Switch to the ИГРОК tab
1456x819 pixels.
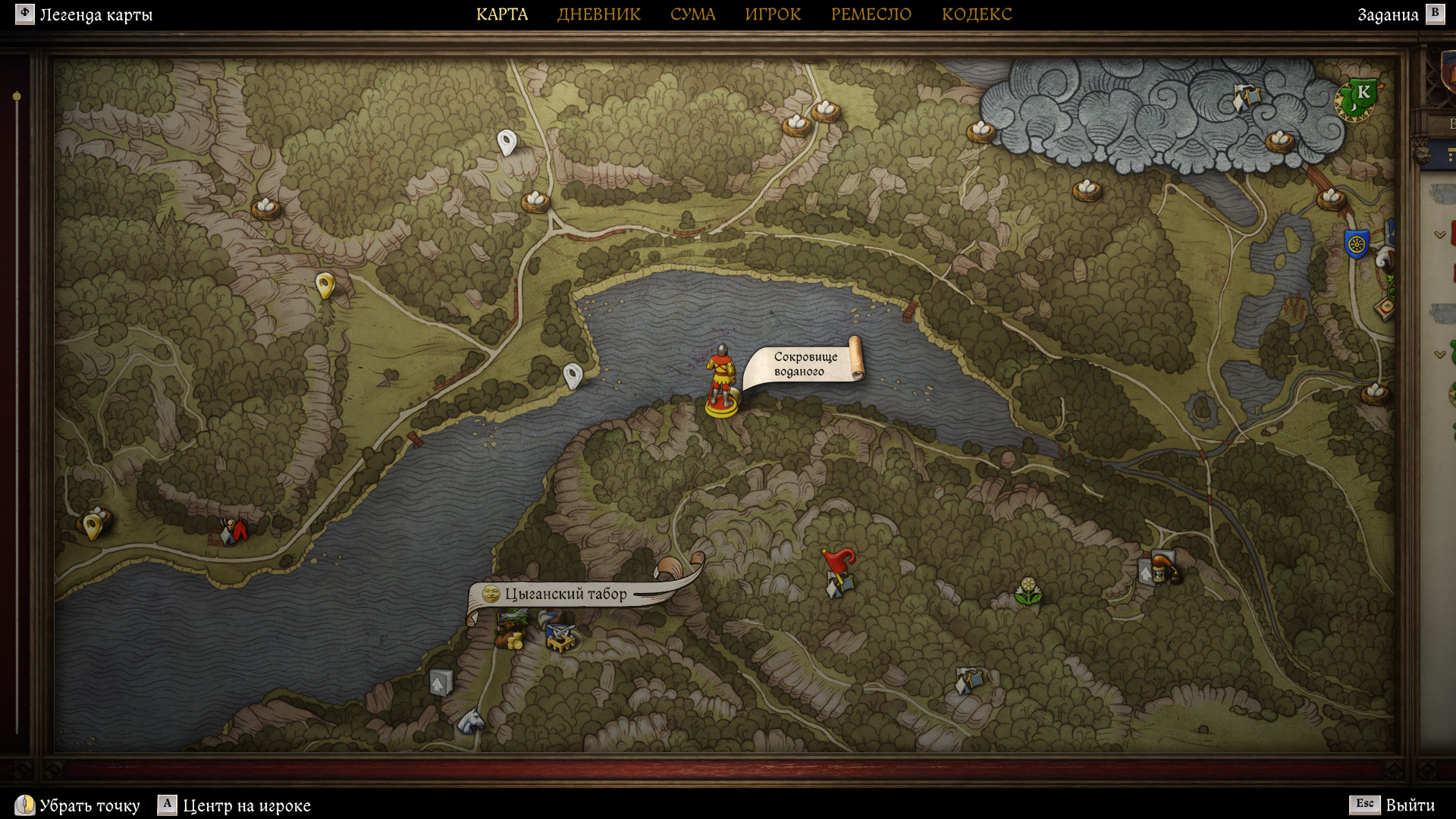pyautogui.click(x=773, y=14)
